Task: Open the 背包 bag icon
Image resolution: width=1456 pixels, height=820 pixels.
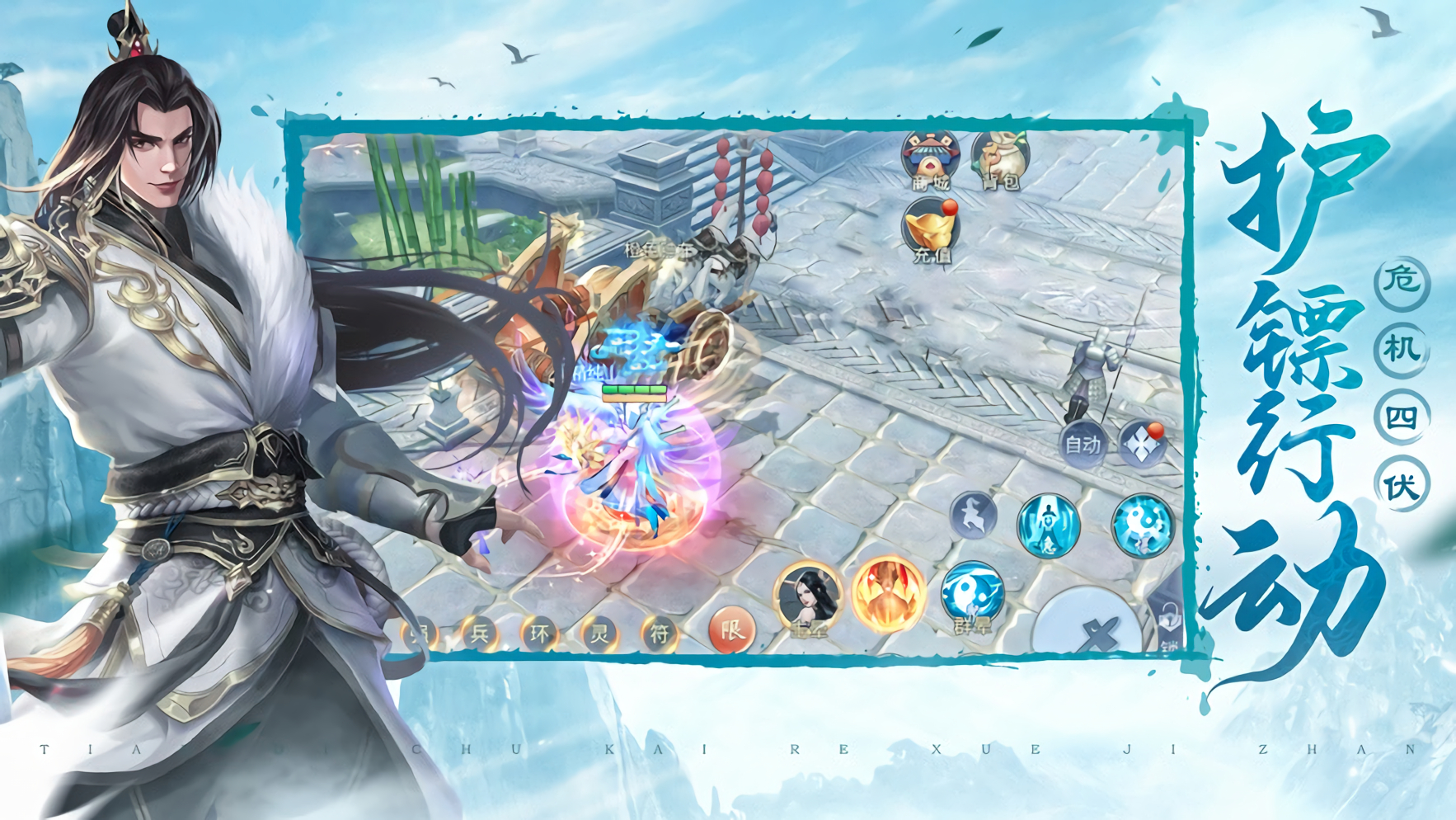Action: 1000,159
